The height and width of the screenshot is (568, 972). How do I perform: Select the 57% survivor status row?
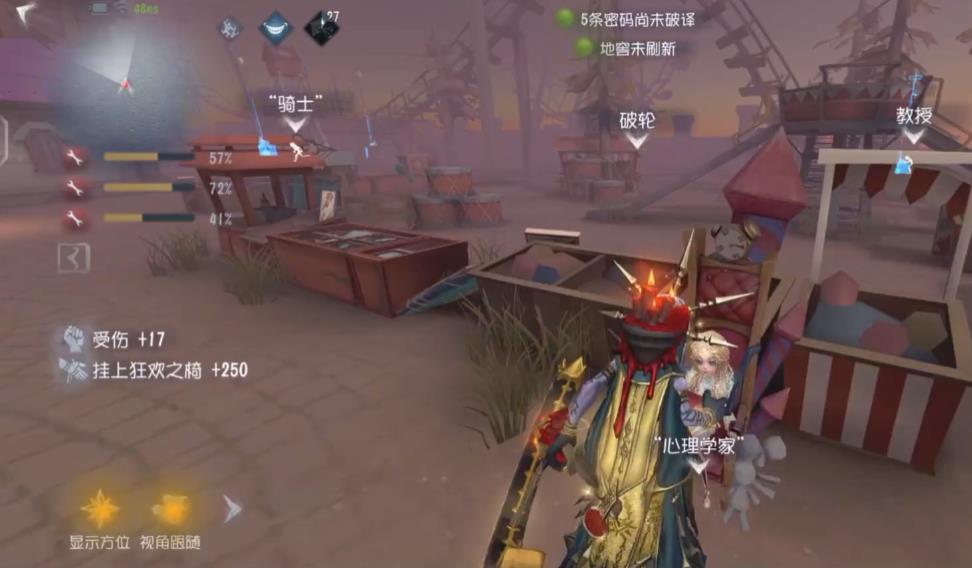pyautogui.click(x=148, y=157)
